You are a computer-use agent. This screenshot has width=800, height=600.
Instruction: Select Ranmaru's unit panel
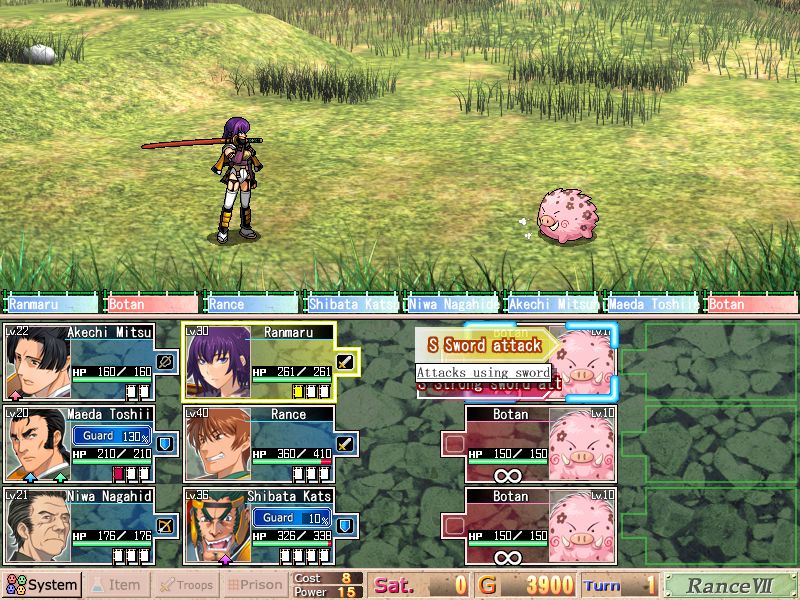click(x=272, y=361)
